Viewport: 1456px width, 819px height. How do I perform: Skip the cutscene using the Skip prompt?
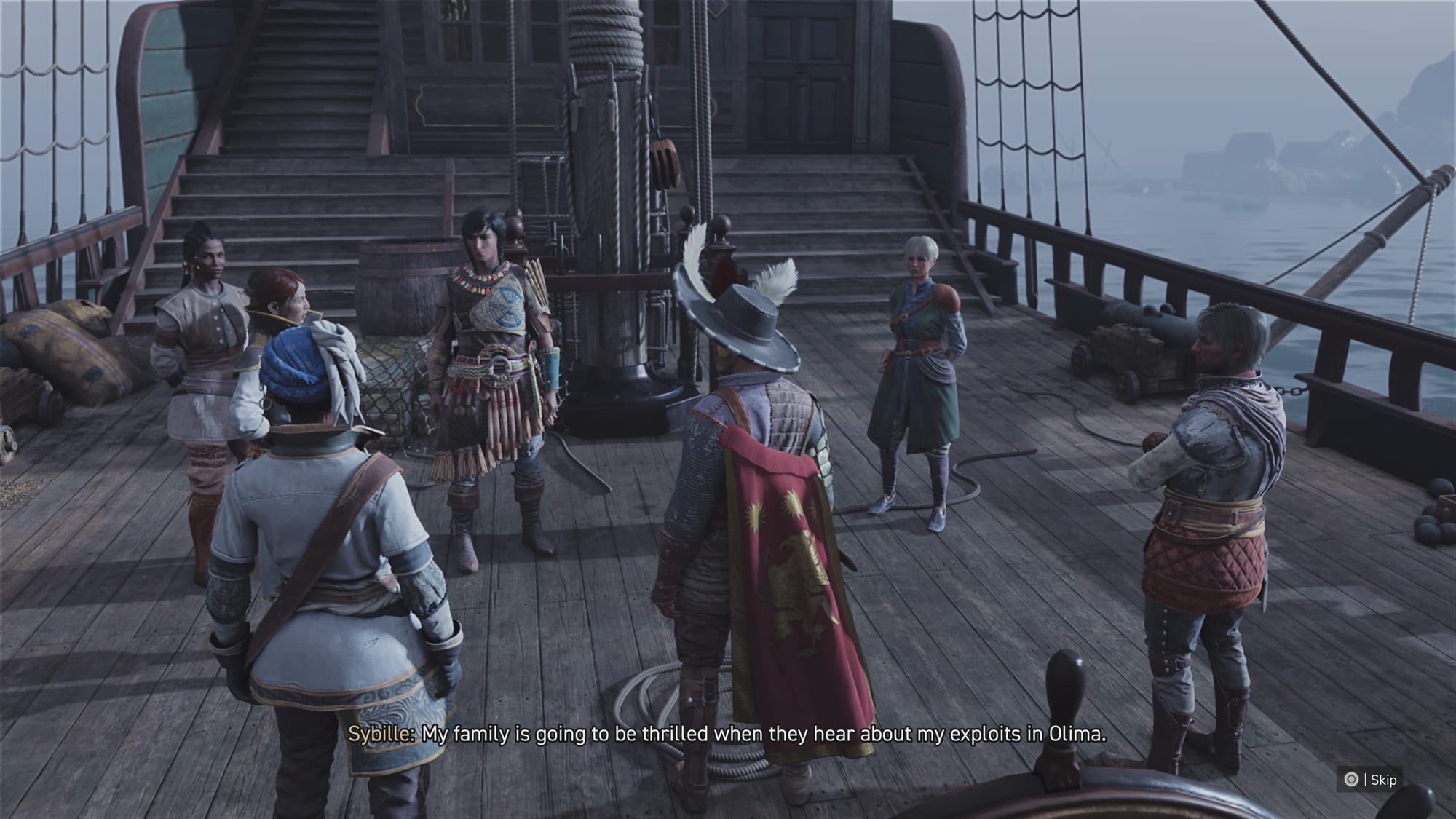tap(1371, 780)
